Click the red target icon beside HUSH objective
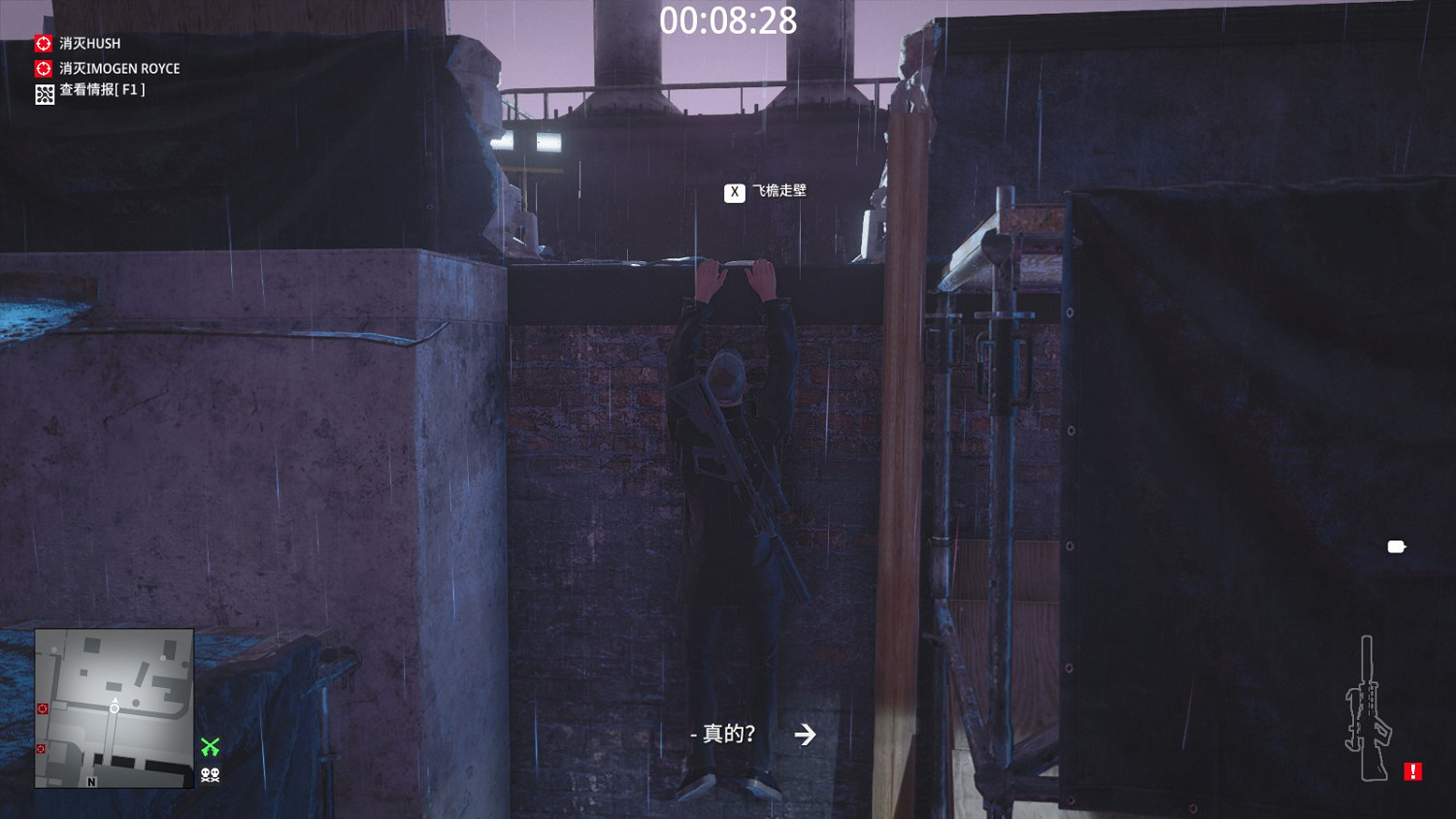1456x819 pixels. tap(43, 43)
